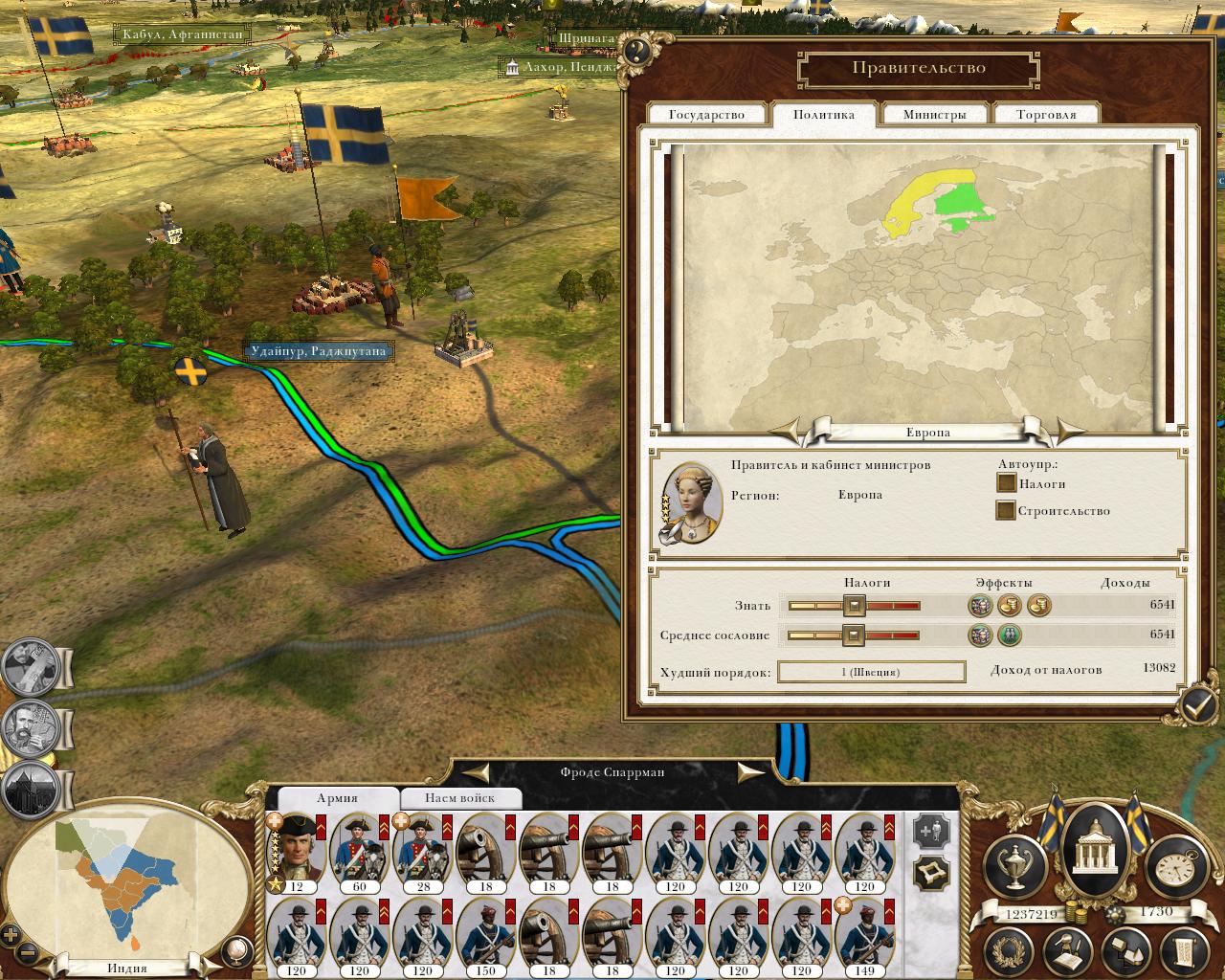Open the question mark help button
The width and height of the screenshot is (1225, 980).
(x=636, y=52)
